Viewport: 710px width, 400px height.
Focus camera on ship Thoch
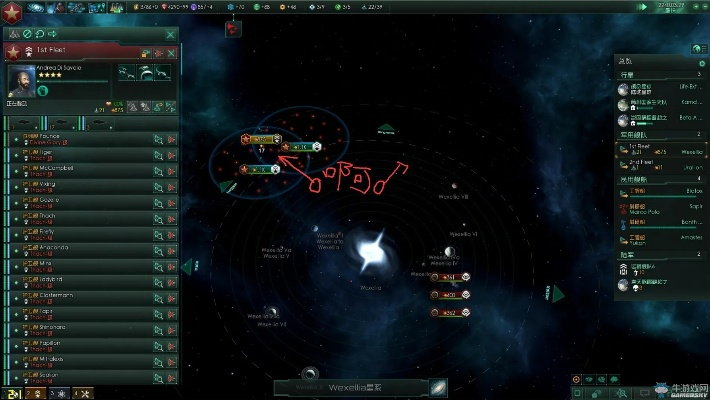coord(158,216)
